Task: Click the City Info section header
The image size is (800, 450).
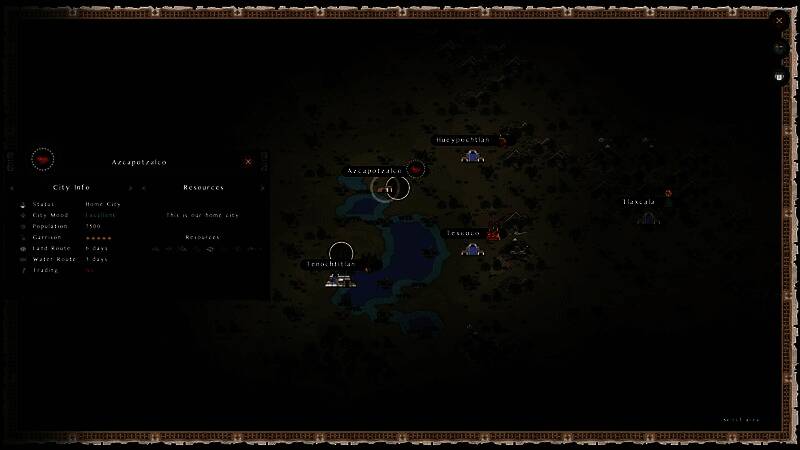Action: 71,187
